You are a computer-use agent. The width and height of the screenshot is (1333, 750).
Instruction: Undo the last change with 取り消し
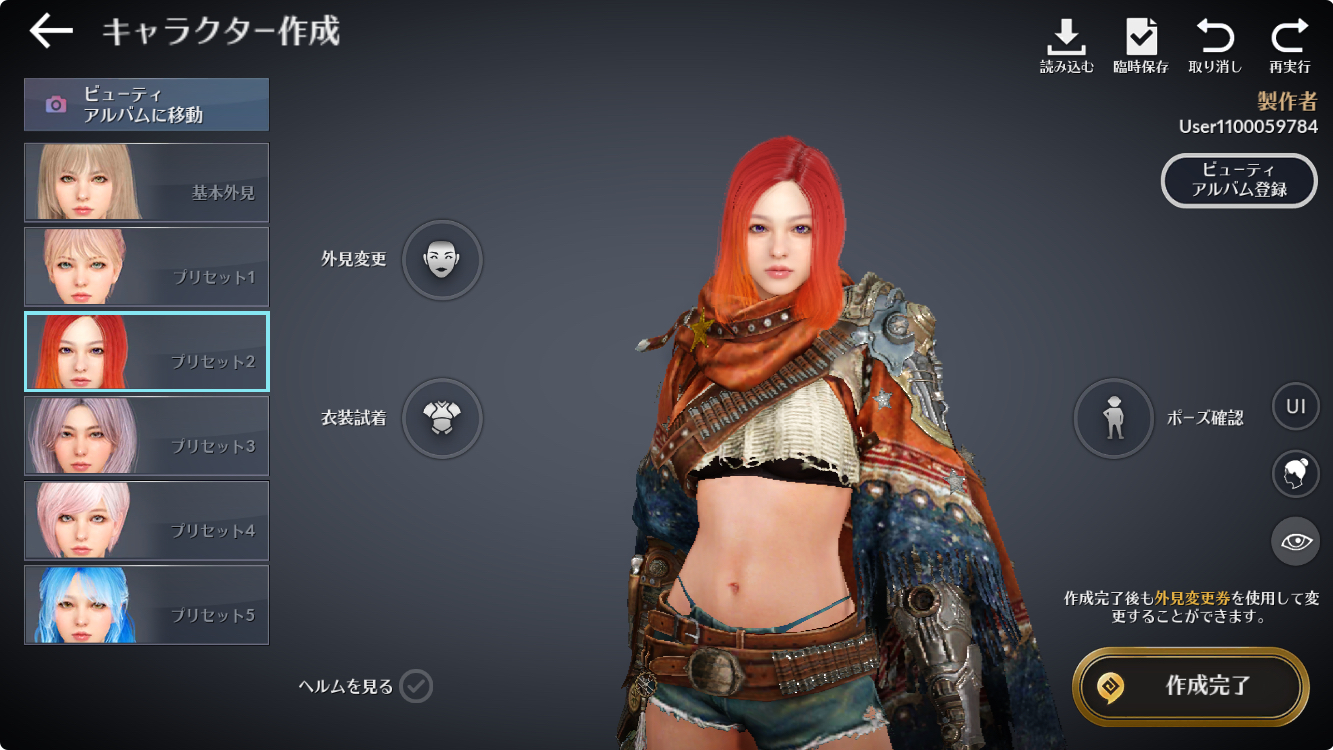[1215, 46]
